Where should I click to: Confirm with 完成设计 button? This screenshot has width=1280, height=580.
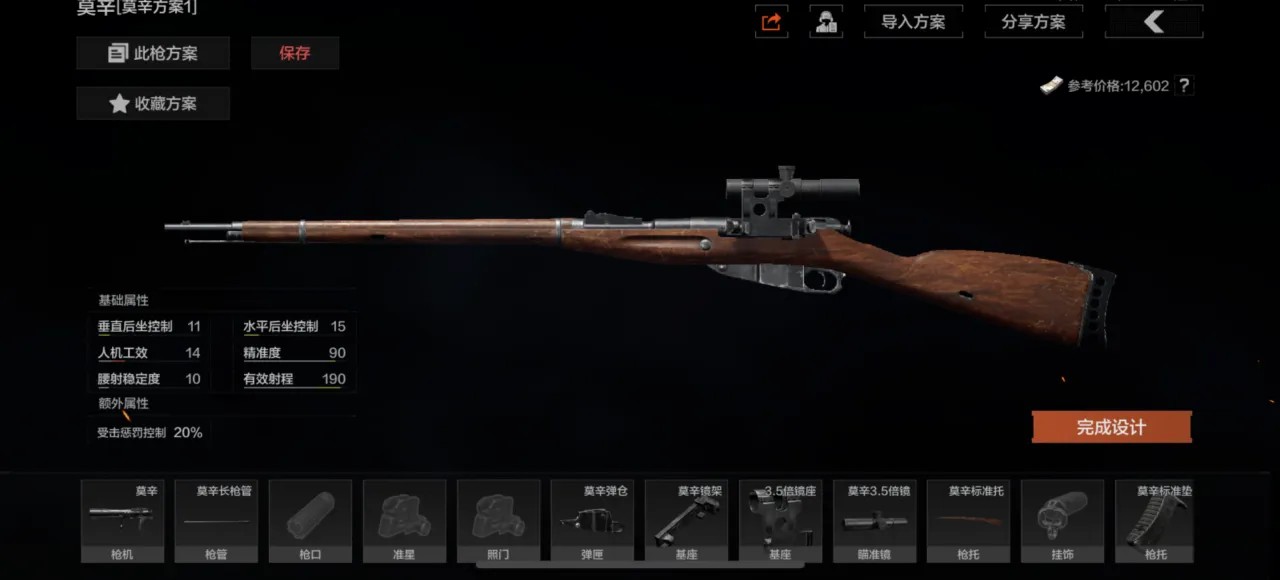[x=1111, y=427]
